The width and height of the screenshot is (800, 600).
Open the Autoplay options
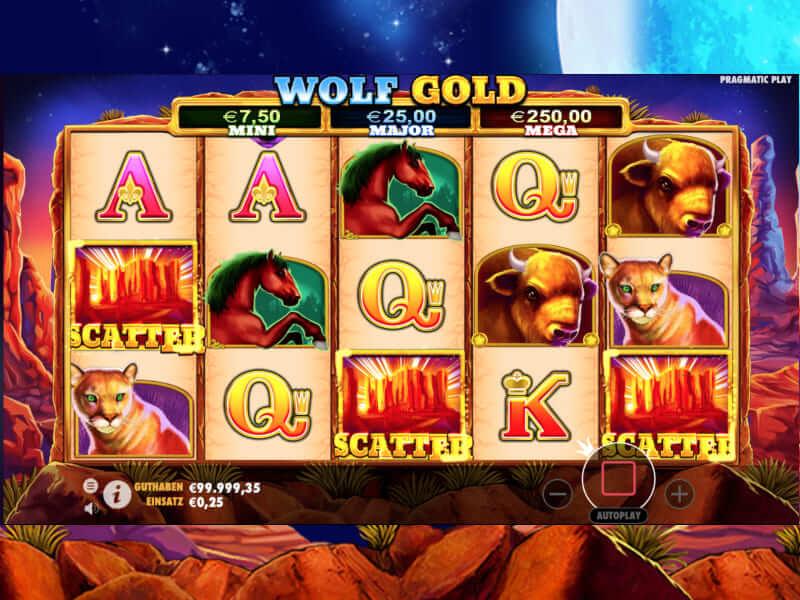click(x=619, y=516)
